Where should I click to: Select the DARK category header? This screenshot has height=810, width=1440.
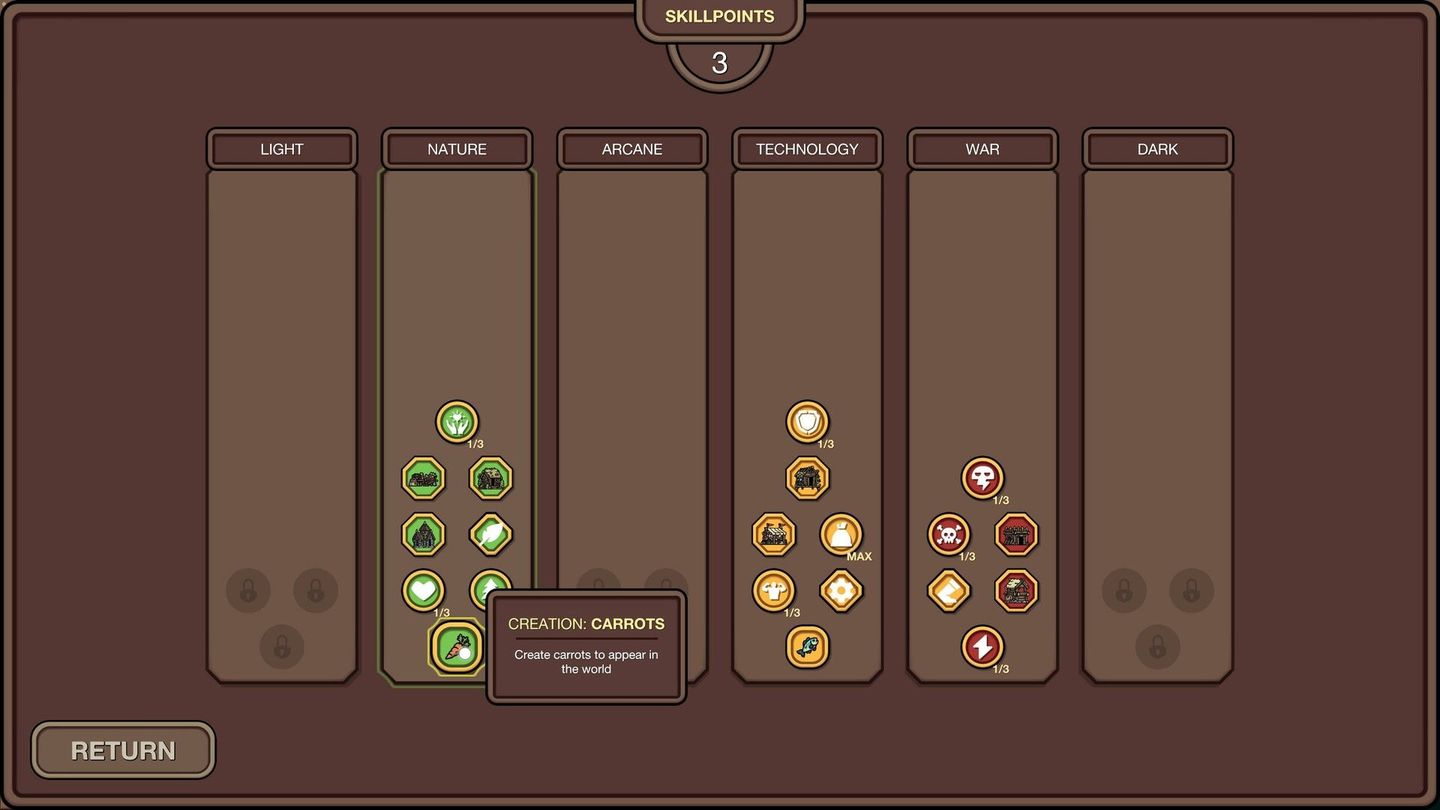1157,148
